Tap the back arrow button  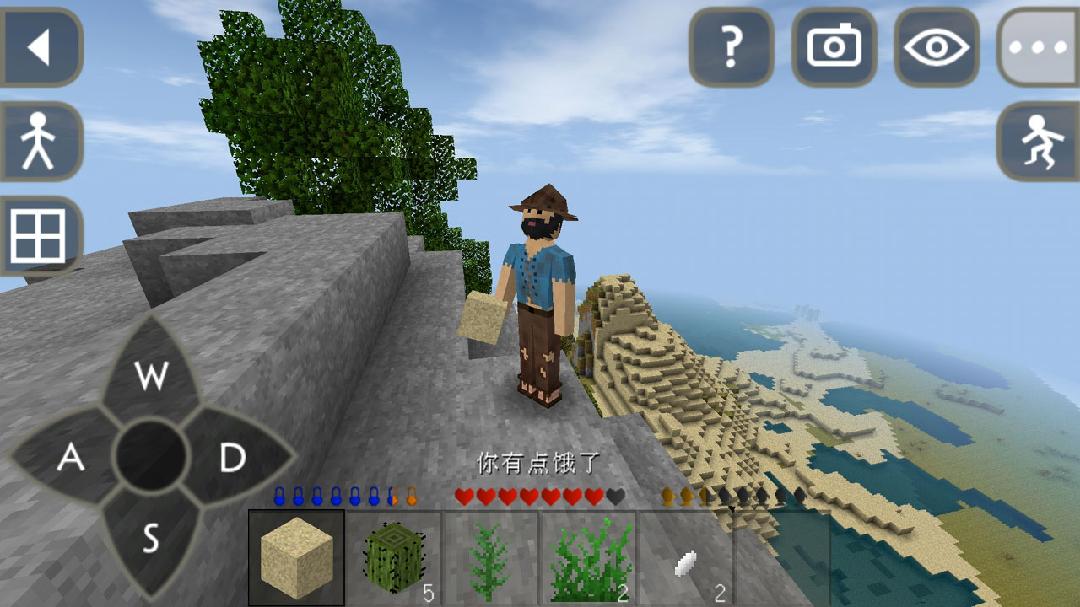click(40, 47)
